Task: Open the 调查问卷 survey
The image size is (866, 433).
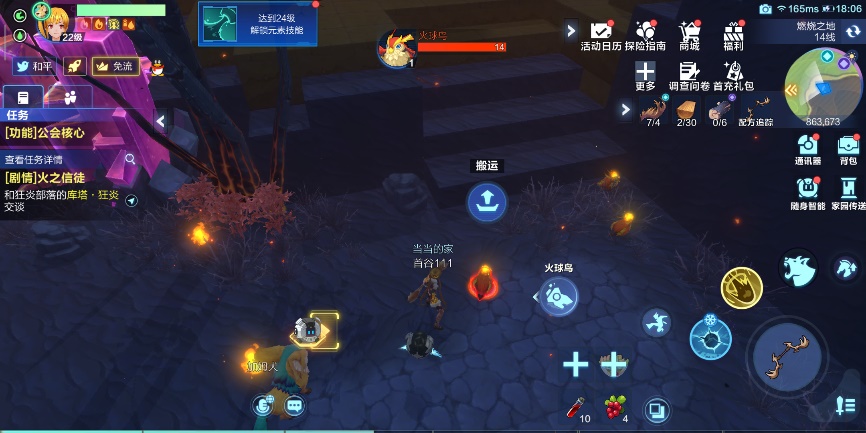Action: point(689,73)
